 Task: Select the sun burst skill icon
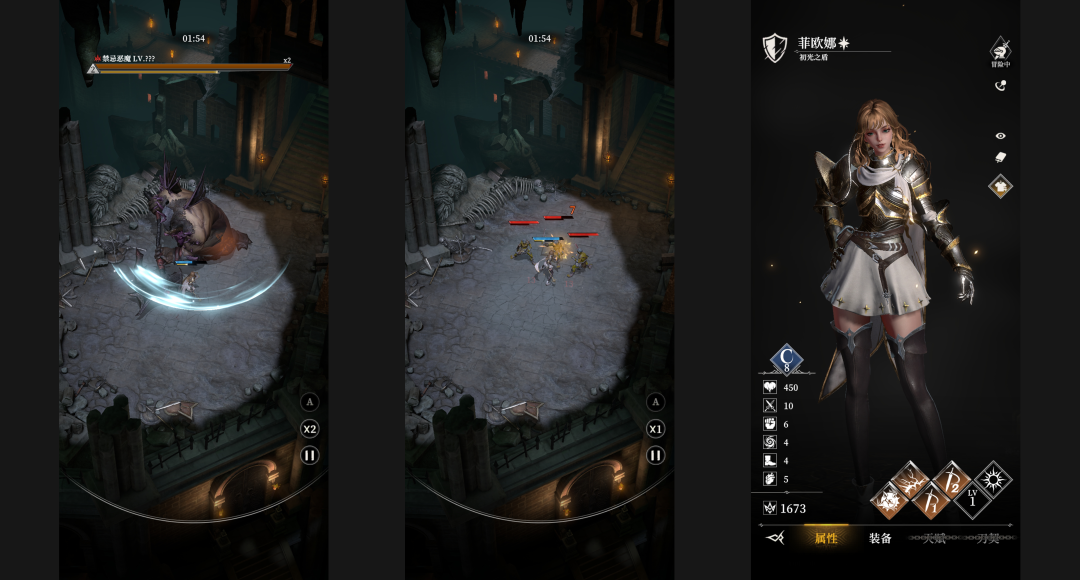993,480
